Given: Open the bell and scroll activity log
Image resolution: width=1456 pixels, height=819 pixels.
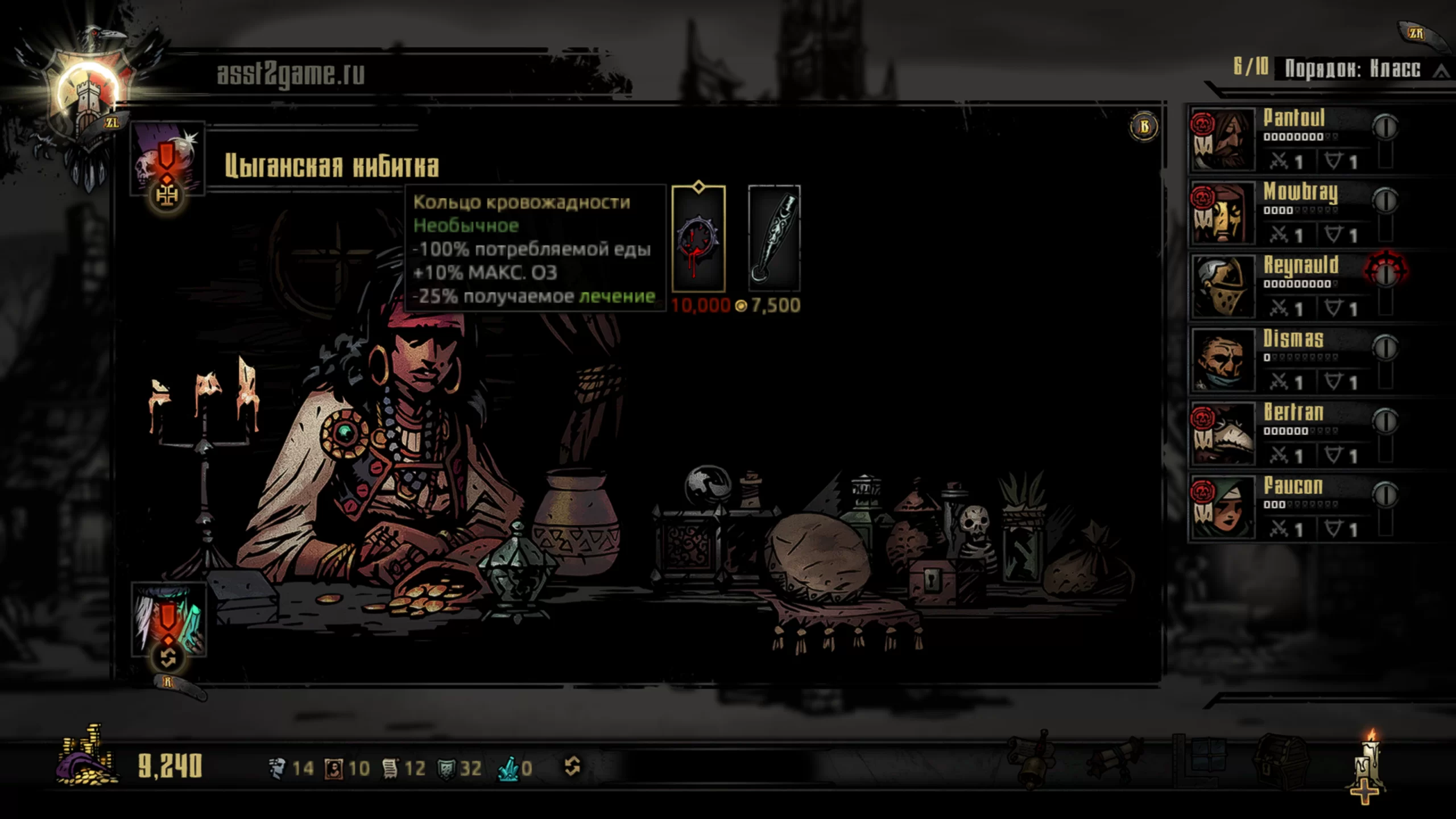Looking at the screenshot, I should click(x=1032, y=759).
